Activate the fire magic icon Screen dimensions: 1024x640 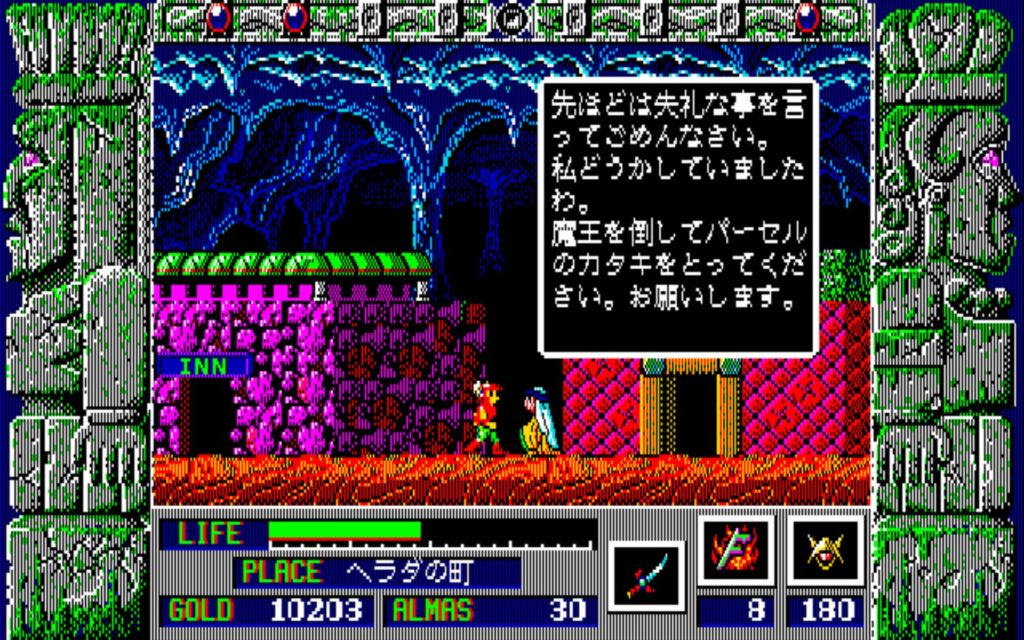click(735, 552)
